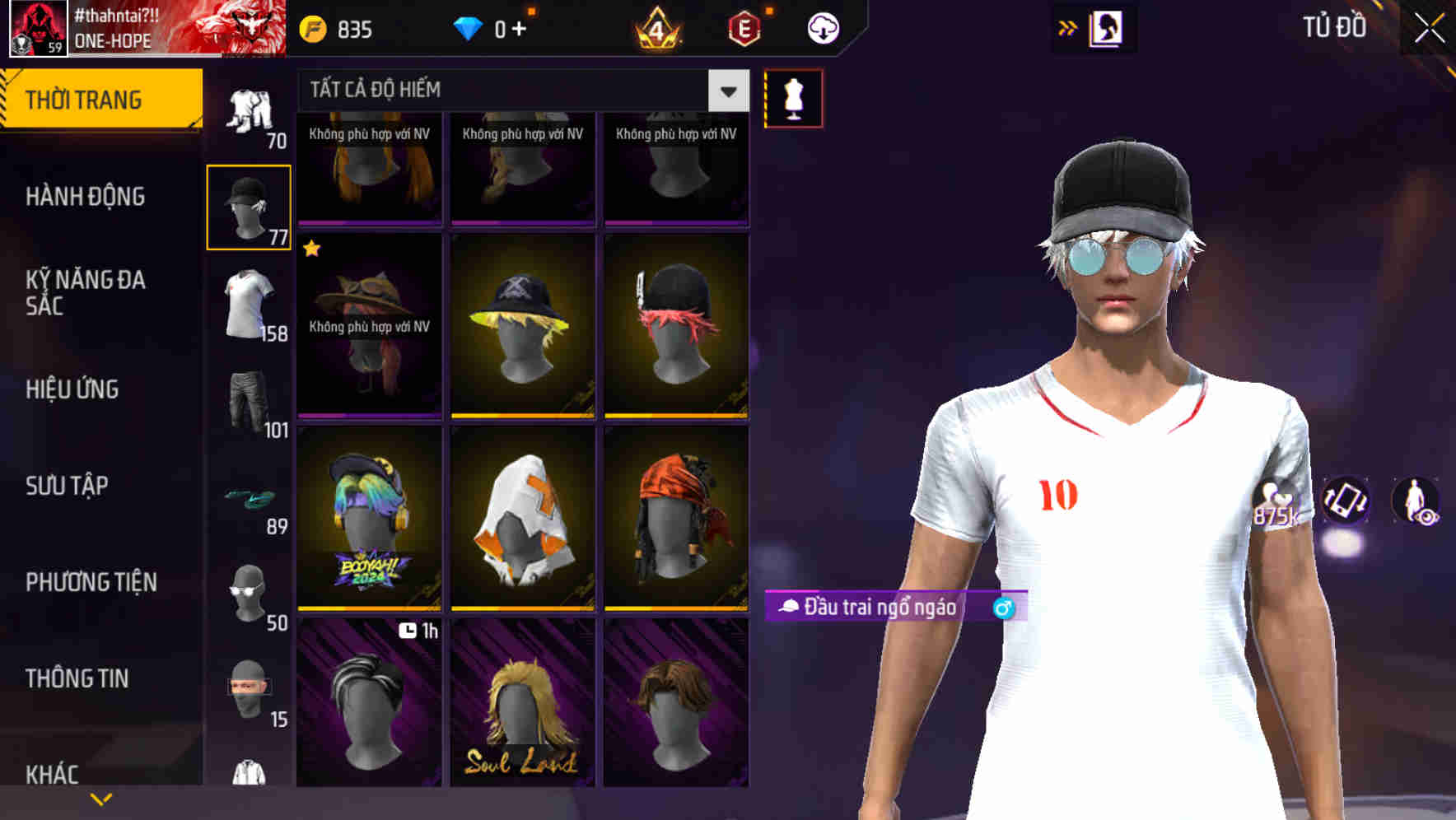The image size is (1456, 820).
Task: Open the character profile icon next to double chevrons
Action: (1108, 27)
